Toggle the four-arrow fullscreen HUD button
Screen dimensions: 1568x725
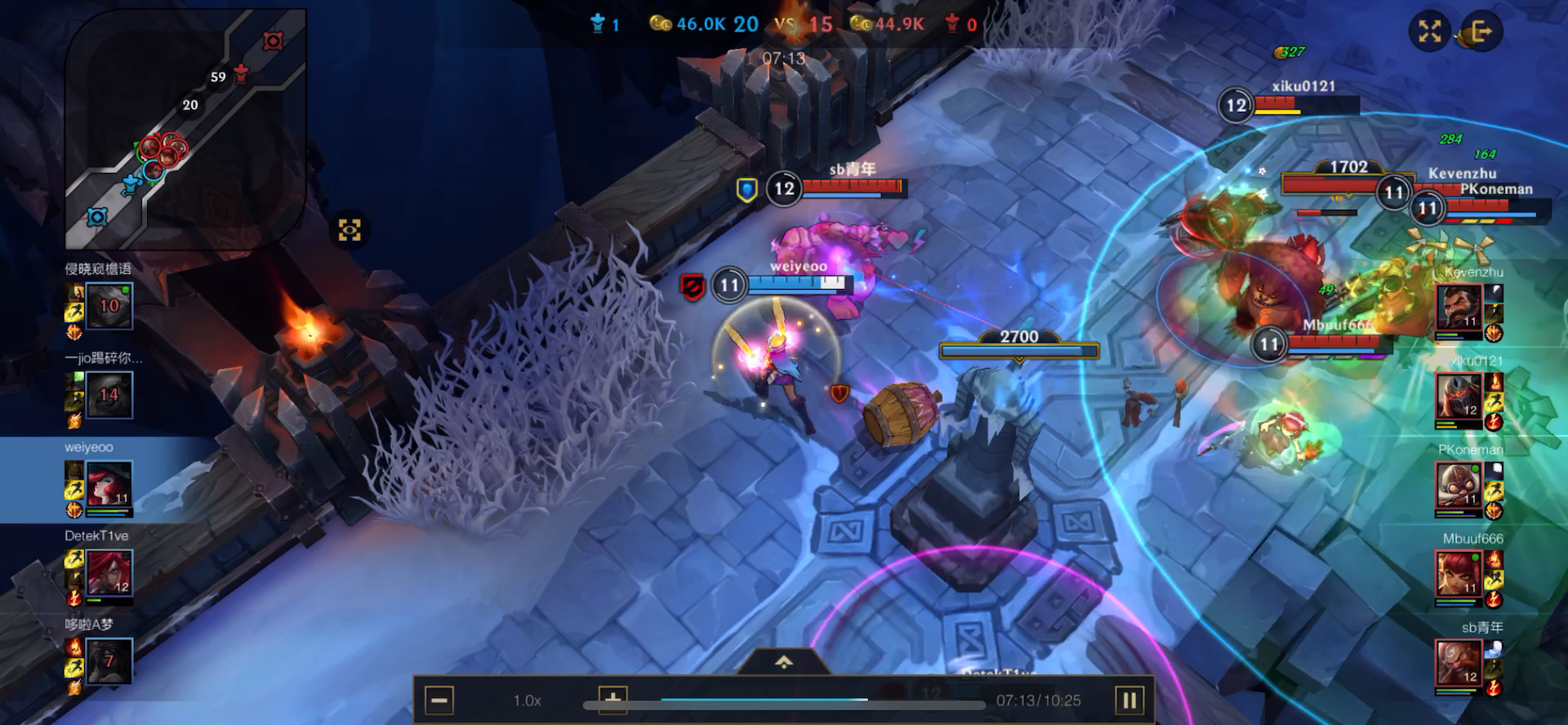click(x=1429, y=32)
